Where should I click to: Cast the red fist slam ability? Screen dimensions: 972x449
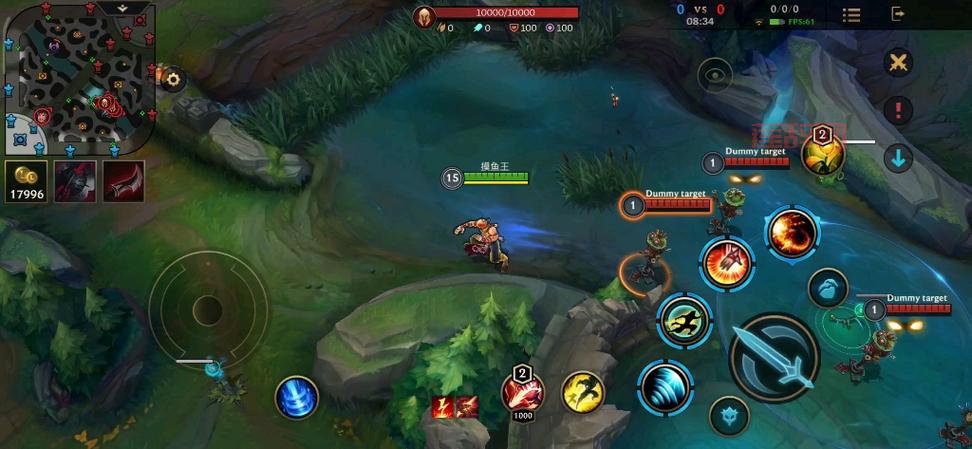pos(727,264)
